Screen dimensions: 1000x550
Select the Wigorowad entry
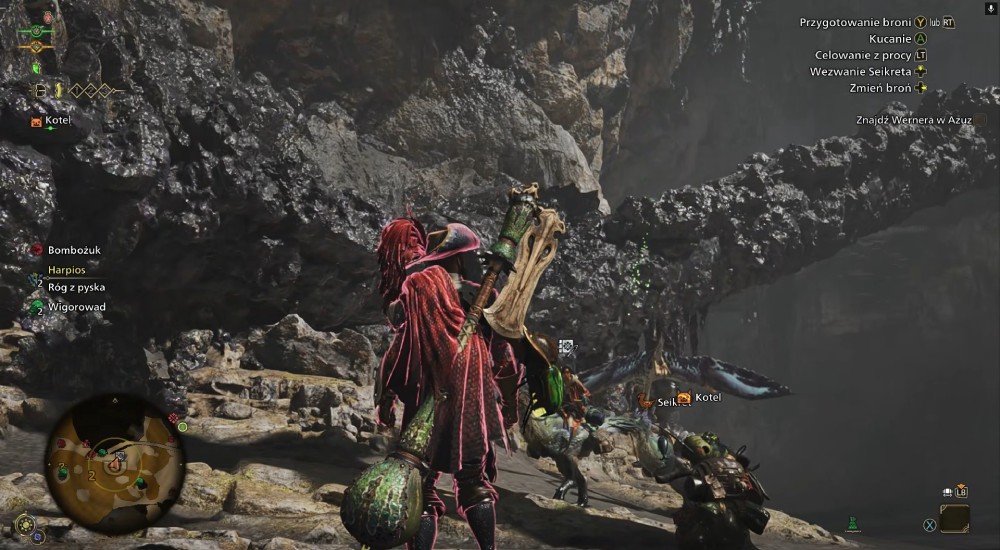coord(76,307)
